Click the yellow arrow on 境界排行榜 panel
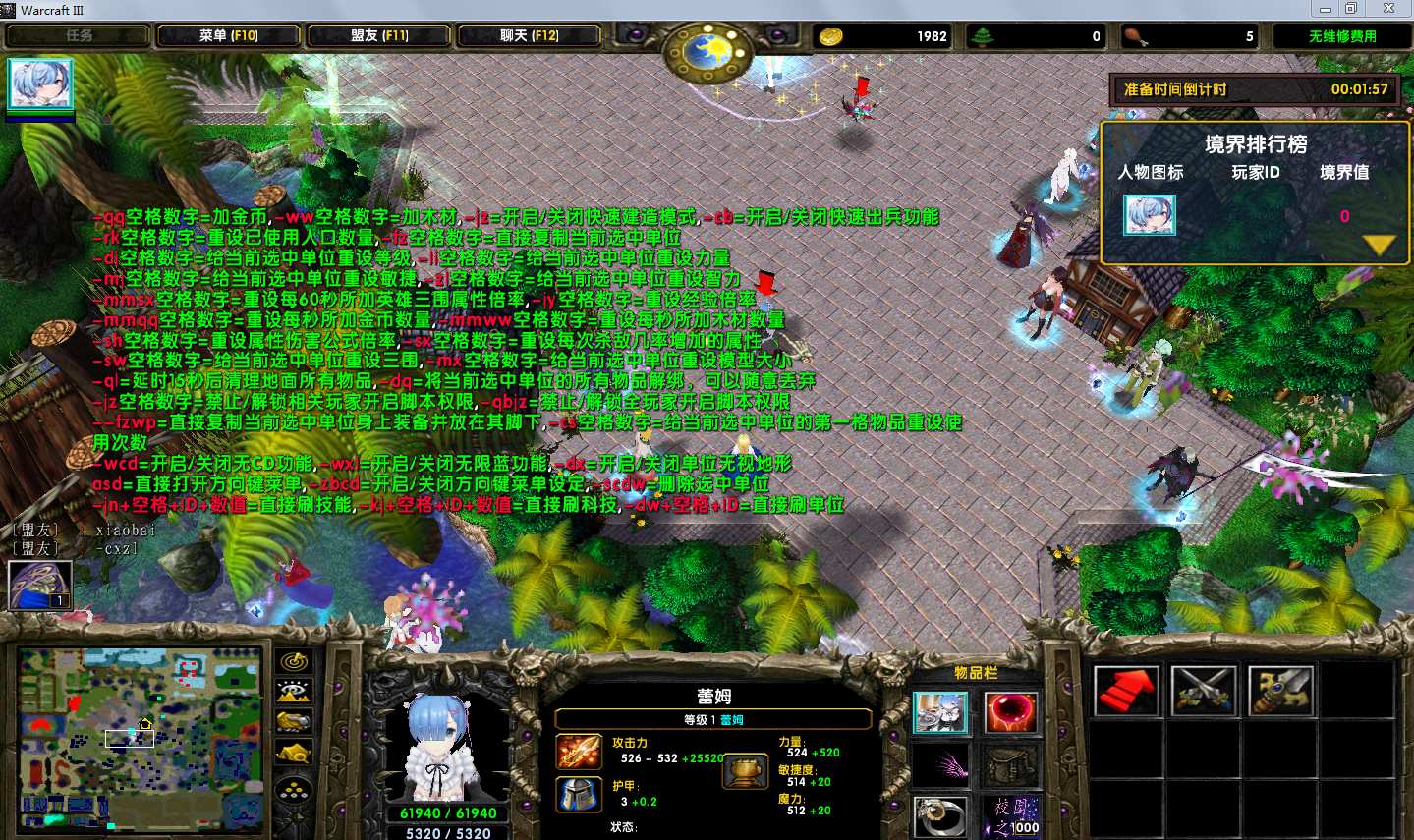 click(1380, 245)
